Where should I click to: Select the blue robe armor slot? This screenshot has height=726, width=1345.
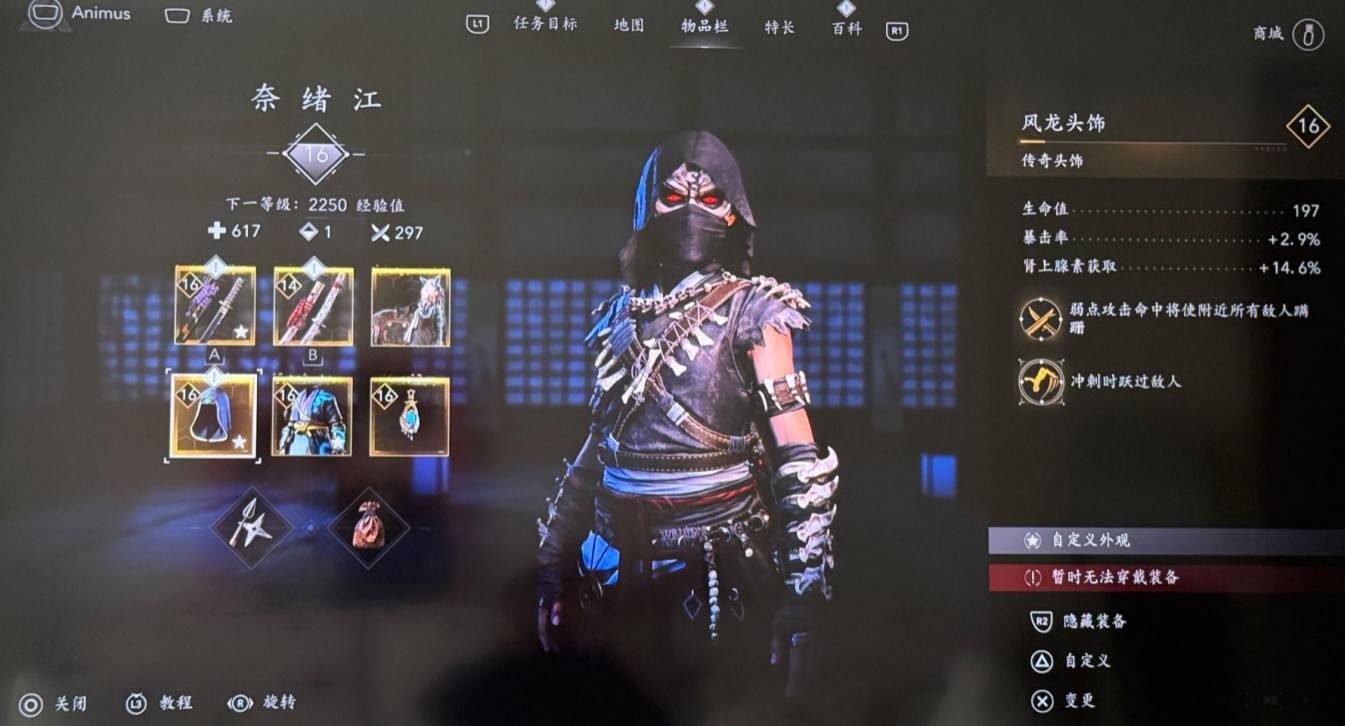tap(312, 416)
